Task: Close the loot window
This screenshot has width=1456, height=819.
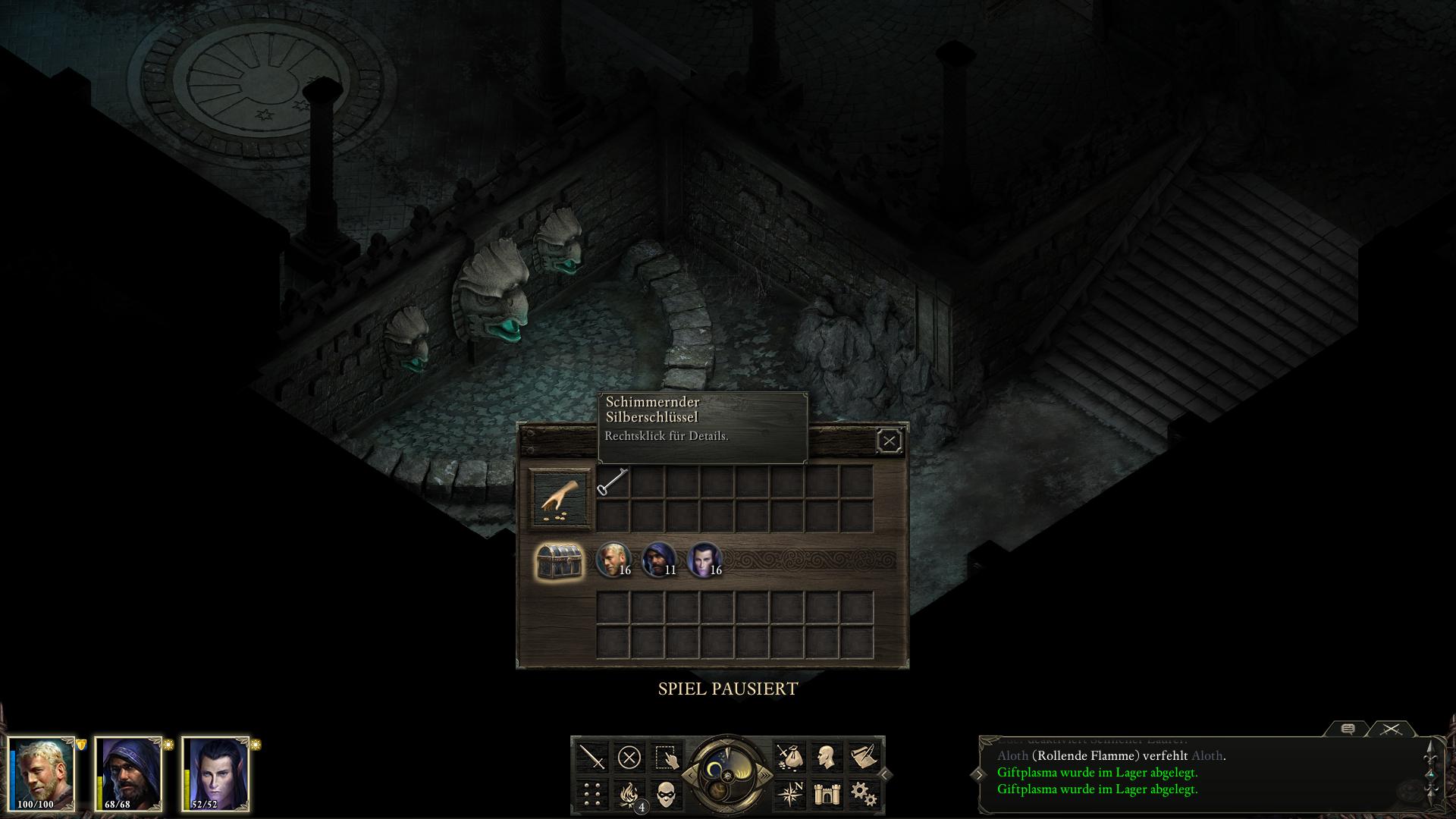Action: coord(889,441)
